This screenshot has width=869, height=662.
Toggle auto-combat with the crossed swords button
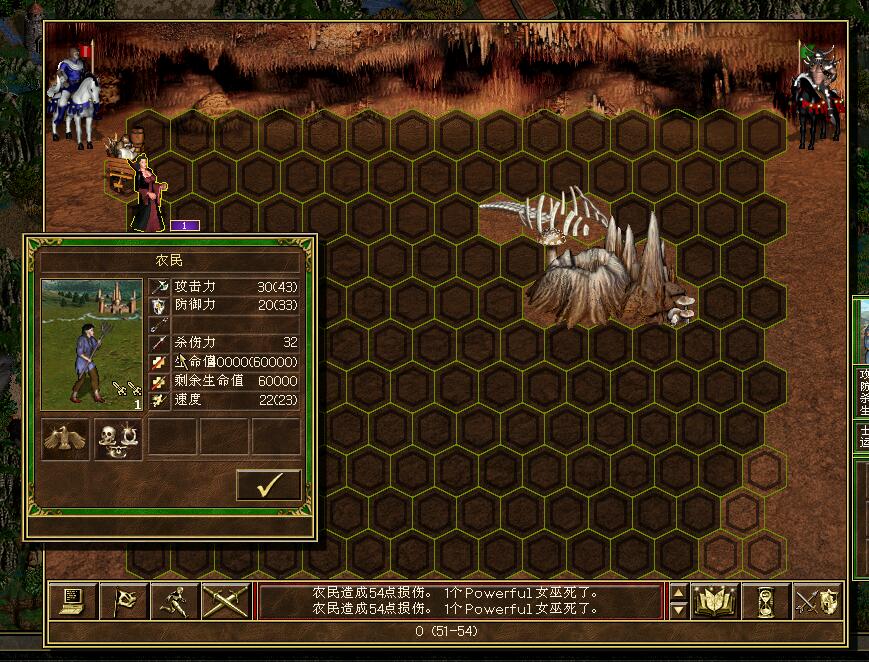coord(225,600)
